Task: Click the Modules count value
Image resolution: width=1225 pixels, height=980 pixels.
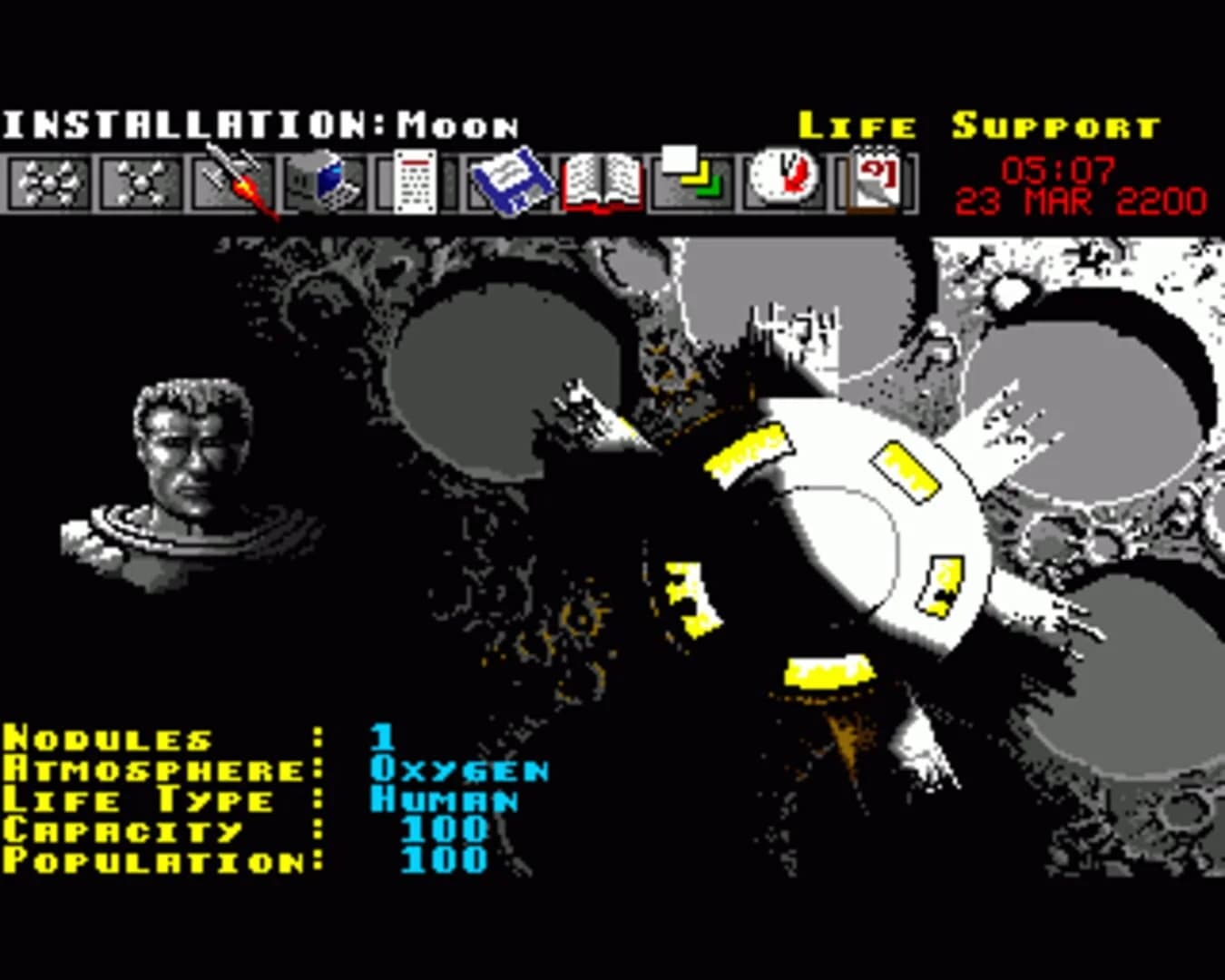Action: coord(381,737)
